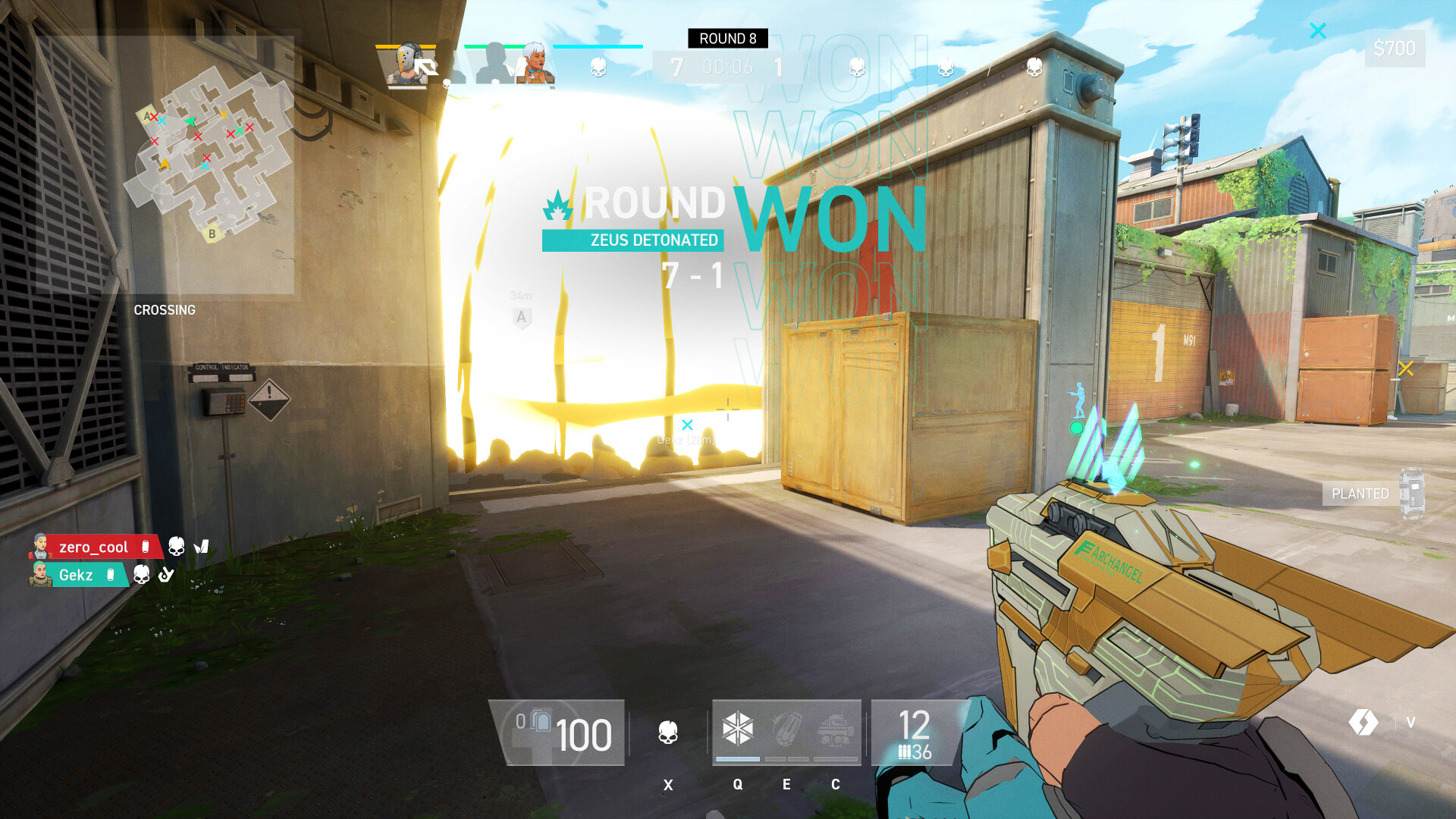The width and height of the screenshot is (1456, 819).
Task: Expand the ROUND 8 banner
Action: (730, 39)
